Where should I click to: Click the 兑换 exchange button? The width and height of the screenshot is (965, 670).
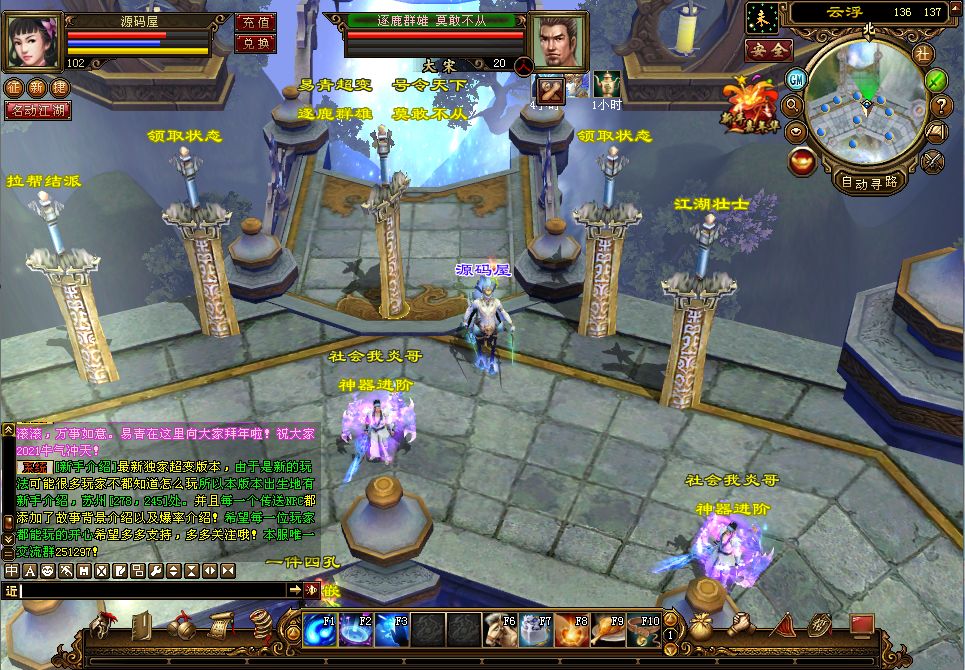[255, 43]
